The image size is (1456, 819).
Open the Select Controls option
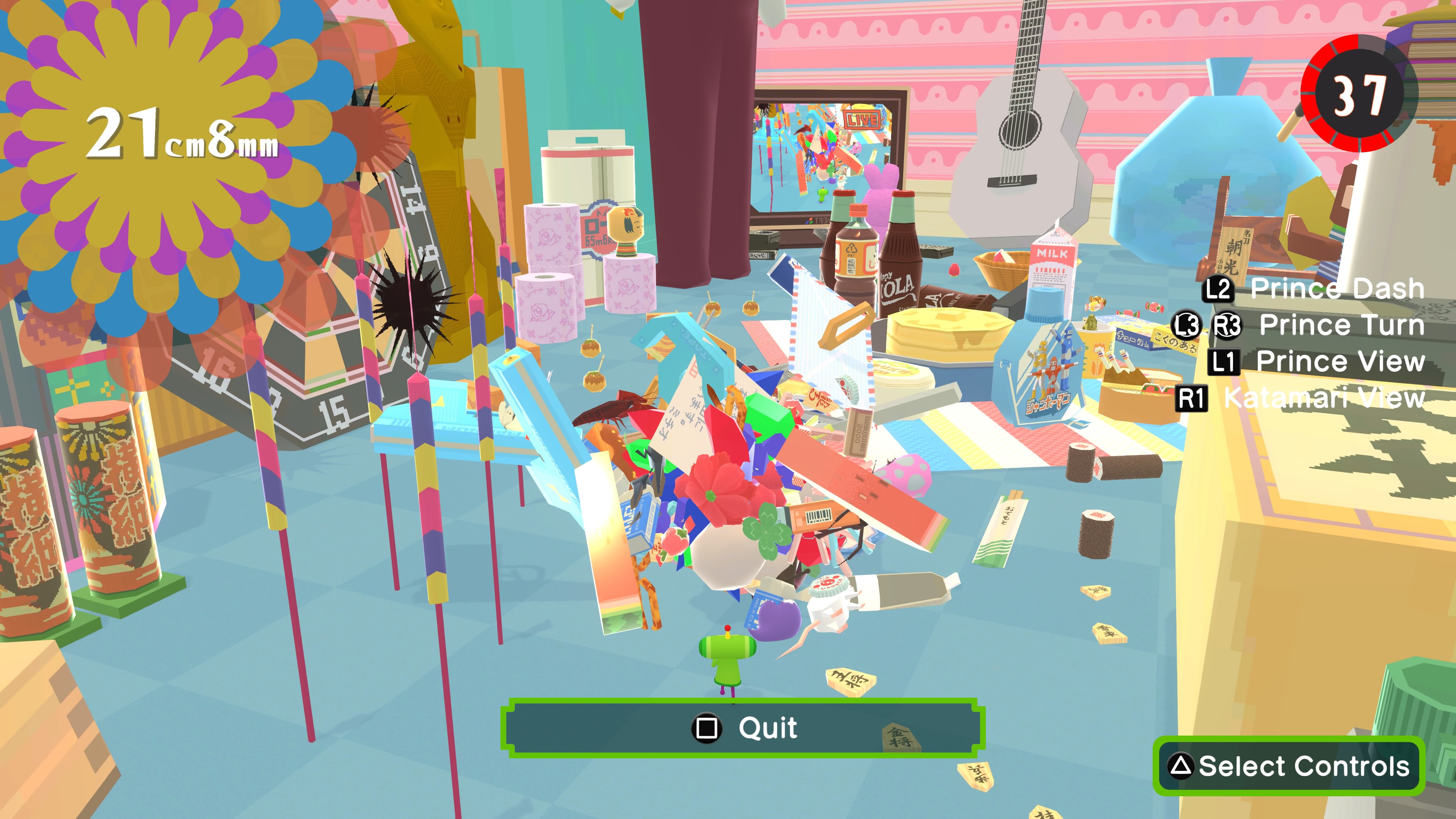(x=1289, y=766)
